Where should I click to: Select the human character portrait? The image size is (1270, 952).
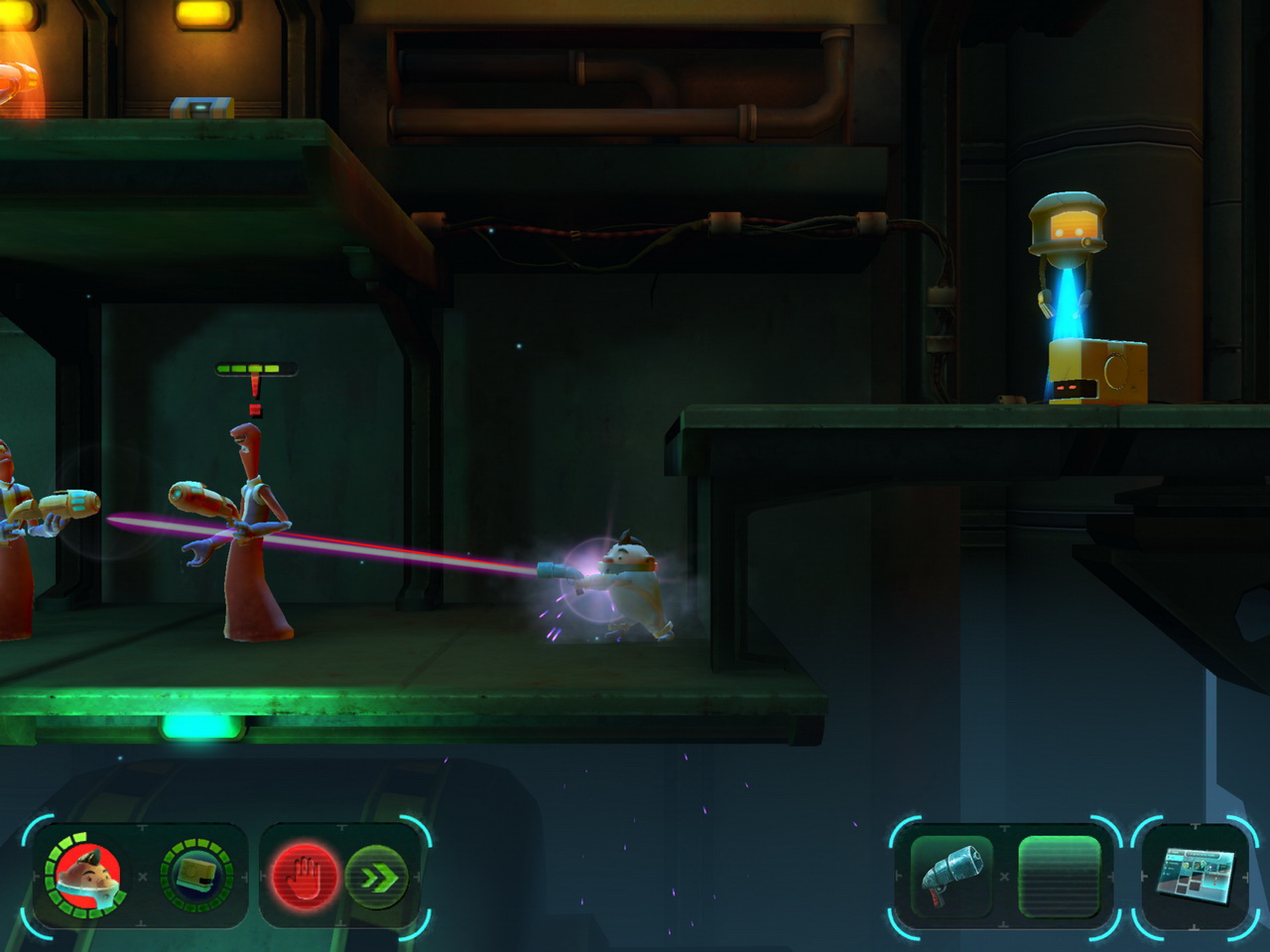(x=87, y=876)
